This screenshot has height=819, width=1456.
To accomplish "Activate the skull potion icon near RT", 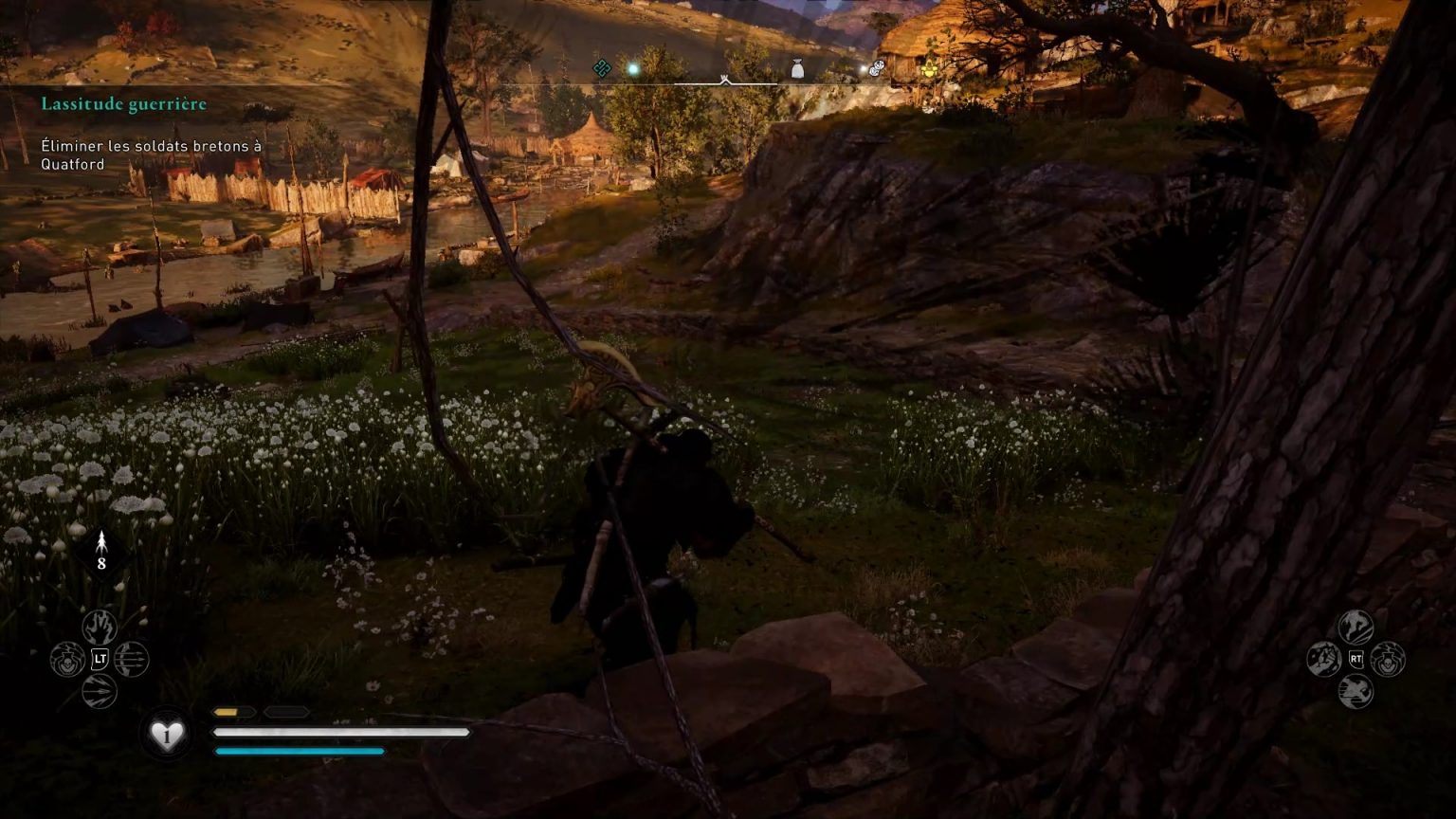I will 1386,660.
